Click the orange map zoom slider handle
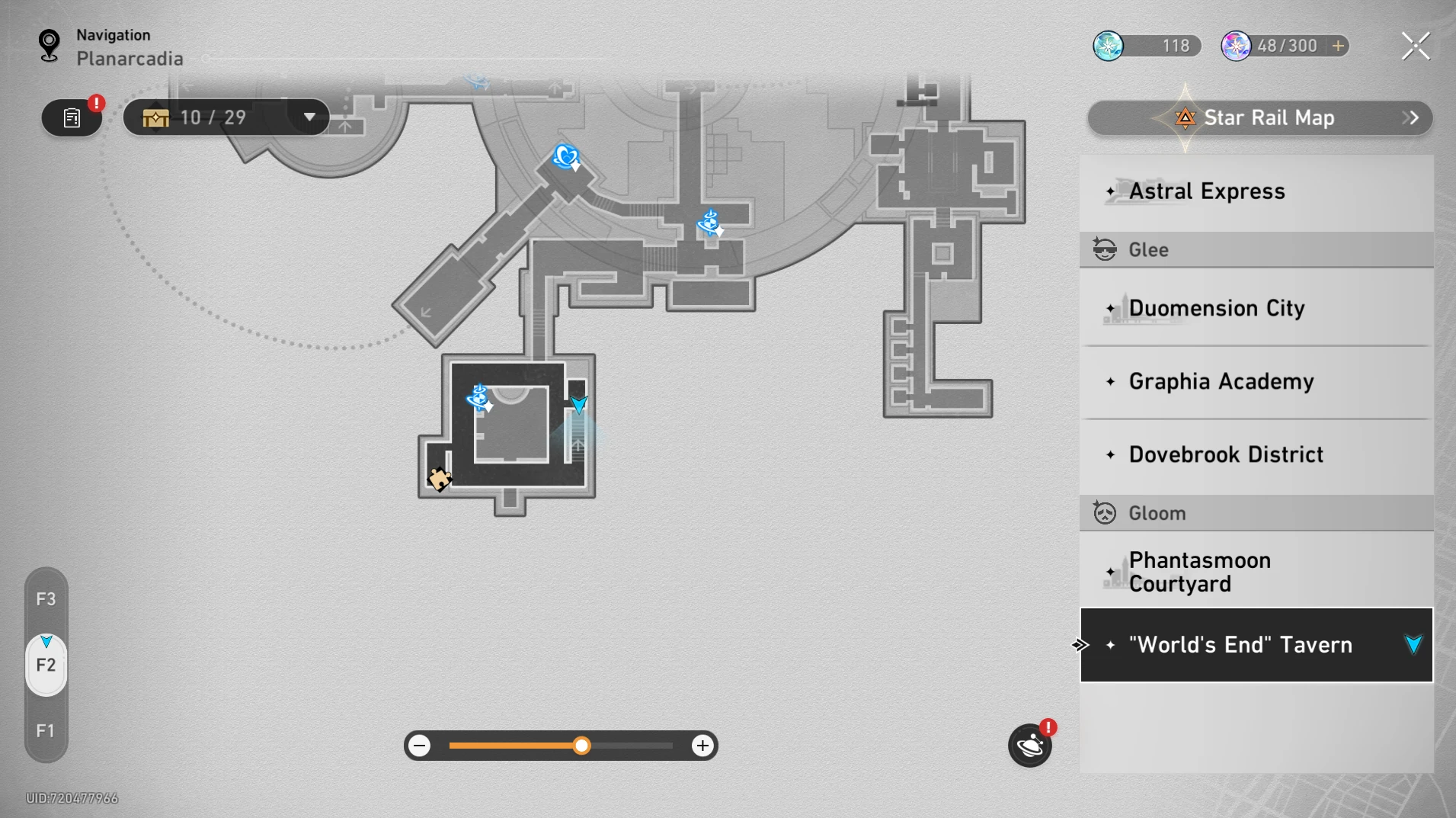This screenshot has width=1456, height=818. click(x=581, y=746)
